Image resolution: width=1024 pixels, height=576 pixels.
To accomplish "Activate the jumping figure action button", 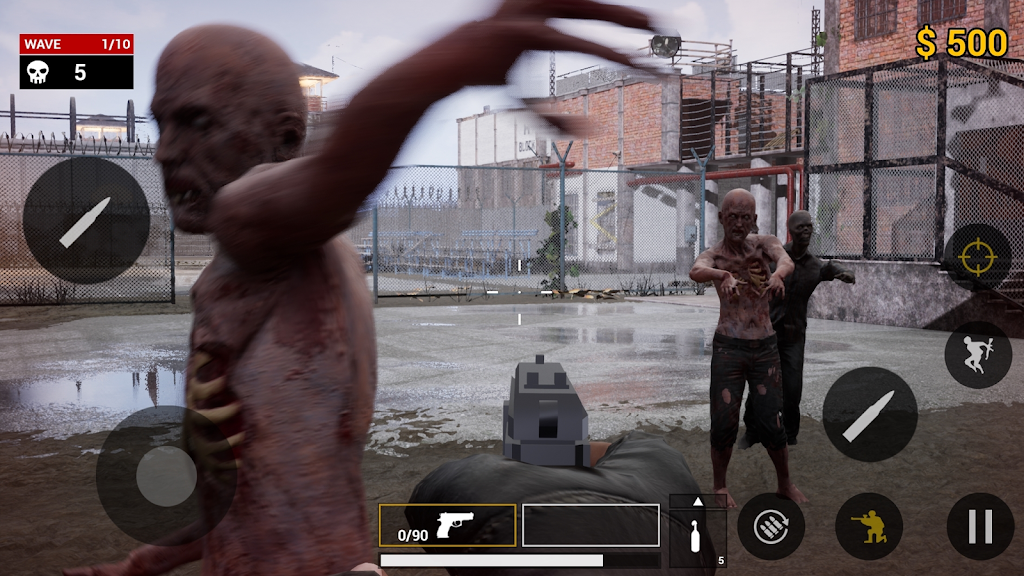I will click(977, 354).
